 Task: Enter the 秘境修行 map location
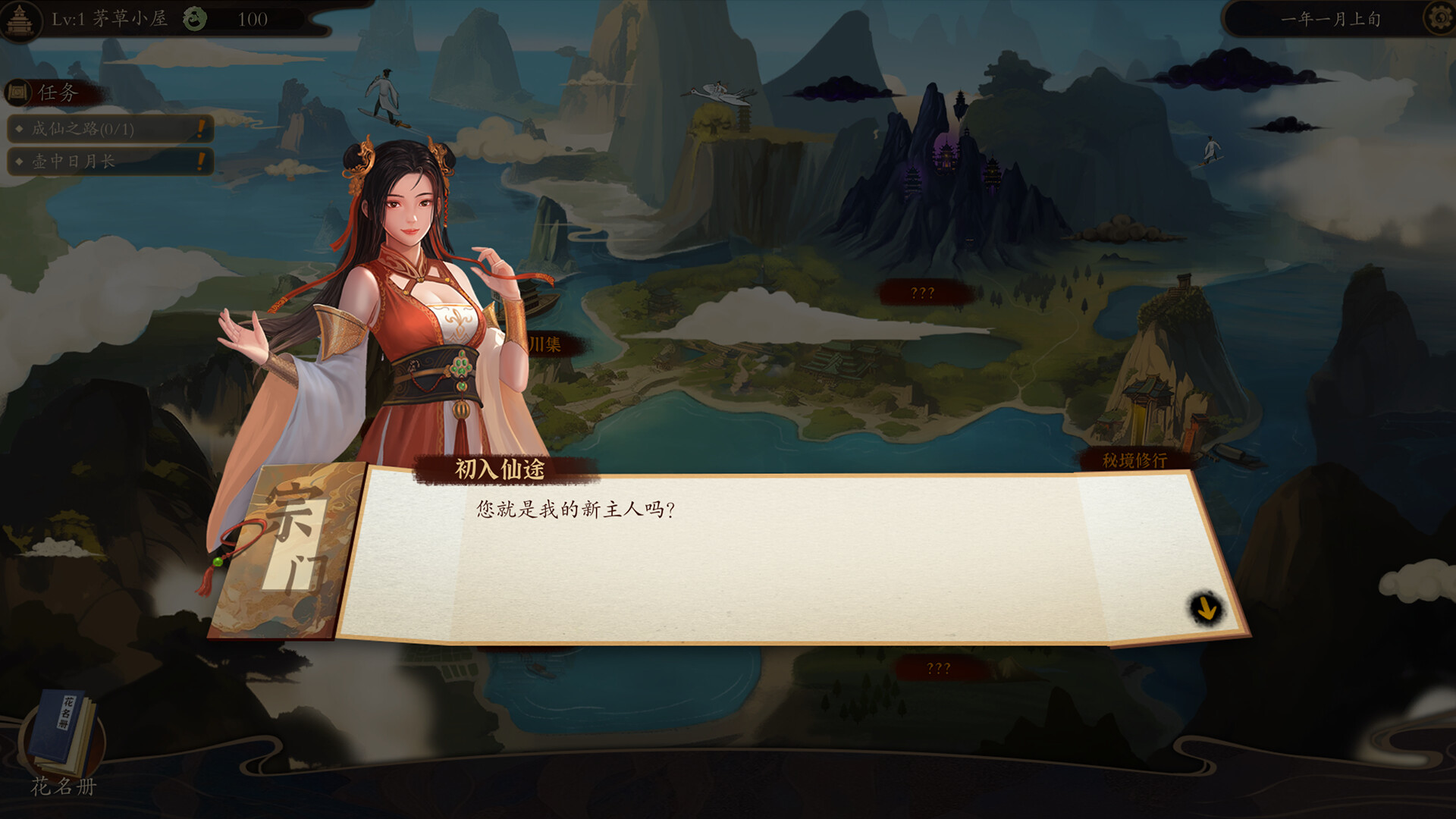1134,460
